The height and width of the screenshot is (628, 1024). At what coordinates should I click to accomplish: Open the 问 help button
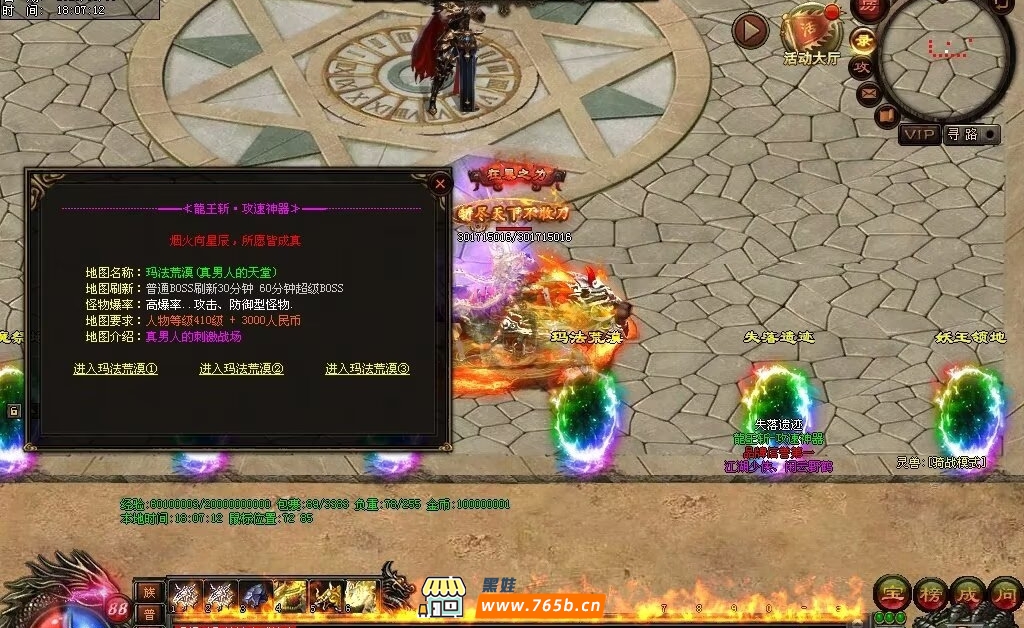pyautogui.click(x=1004, y=592)
